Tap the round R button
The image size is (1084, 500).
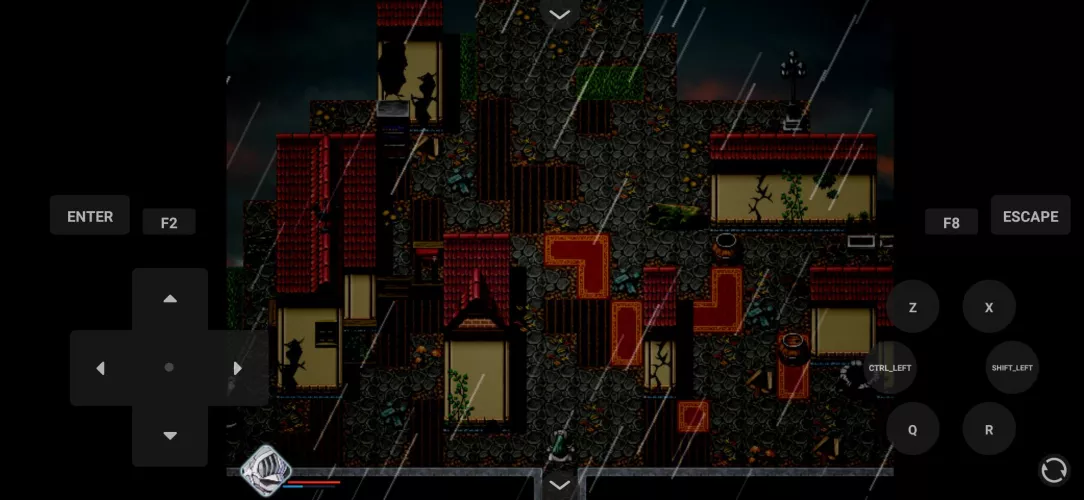[989, 429]
